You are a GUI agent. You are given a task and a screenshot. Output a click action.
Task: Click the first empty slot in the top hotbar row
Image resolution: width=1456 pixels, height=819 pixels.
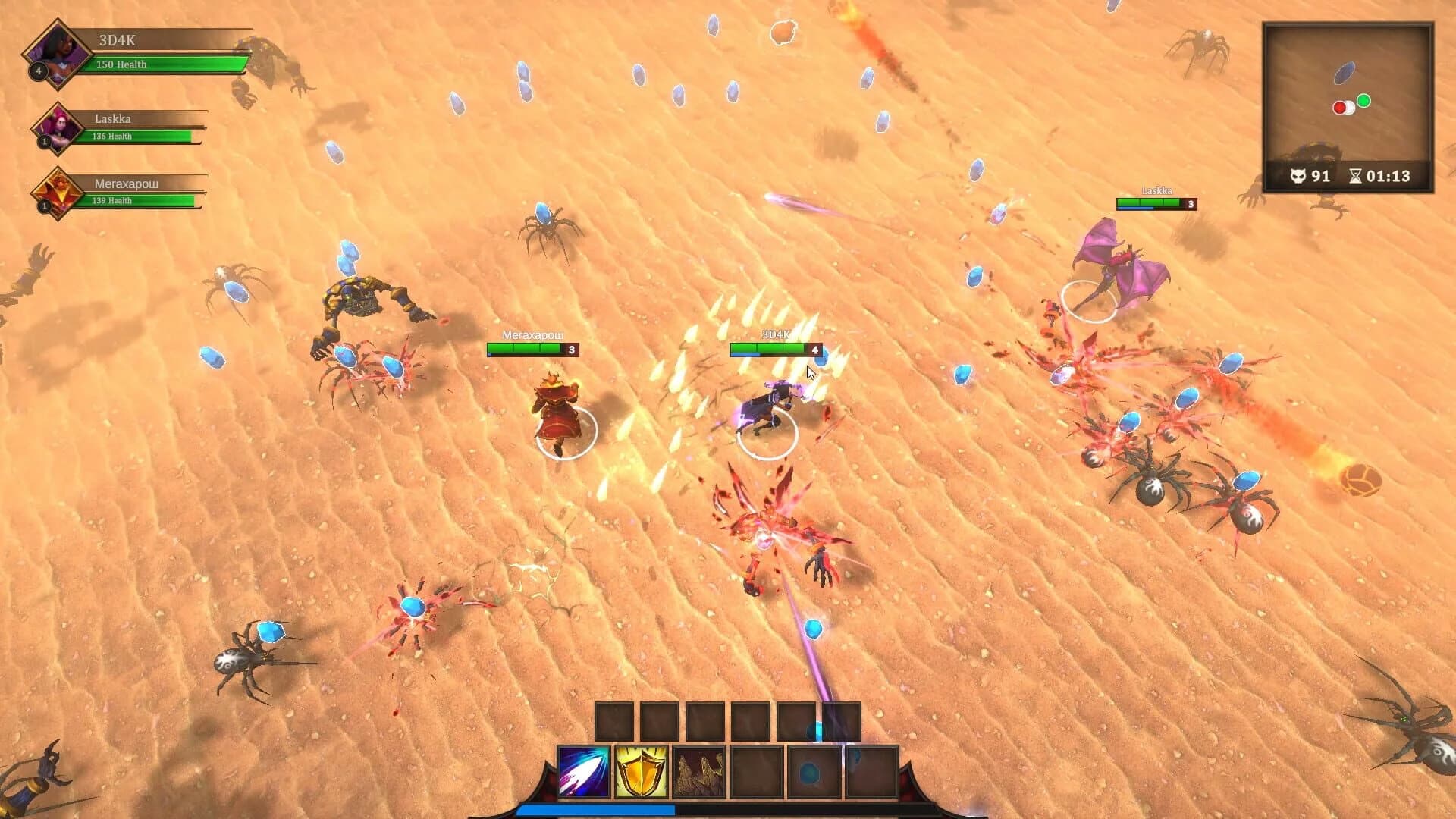tap(614, 719)
